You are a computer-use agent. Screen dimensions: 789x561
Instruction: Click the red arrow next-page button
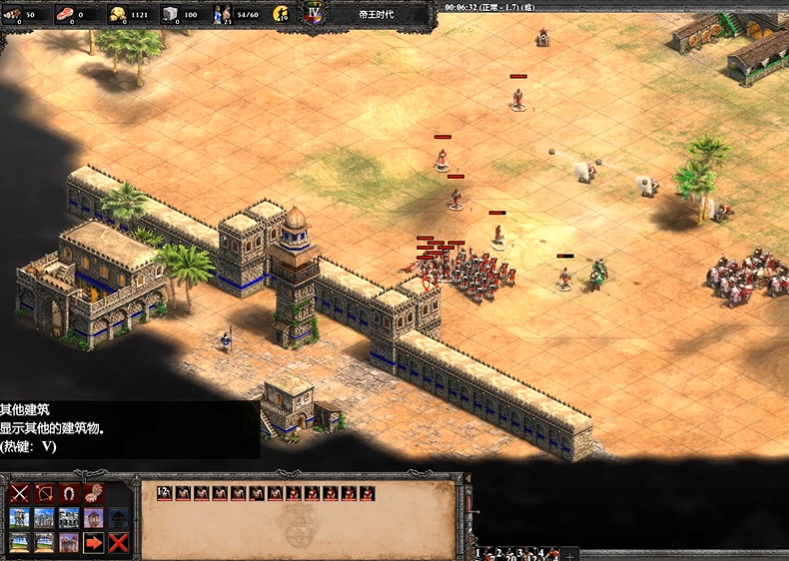94,543
